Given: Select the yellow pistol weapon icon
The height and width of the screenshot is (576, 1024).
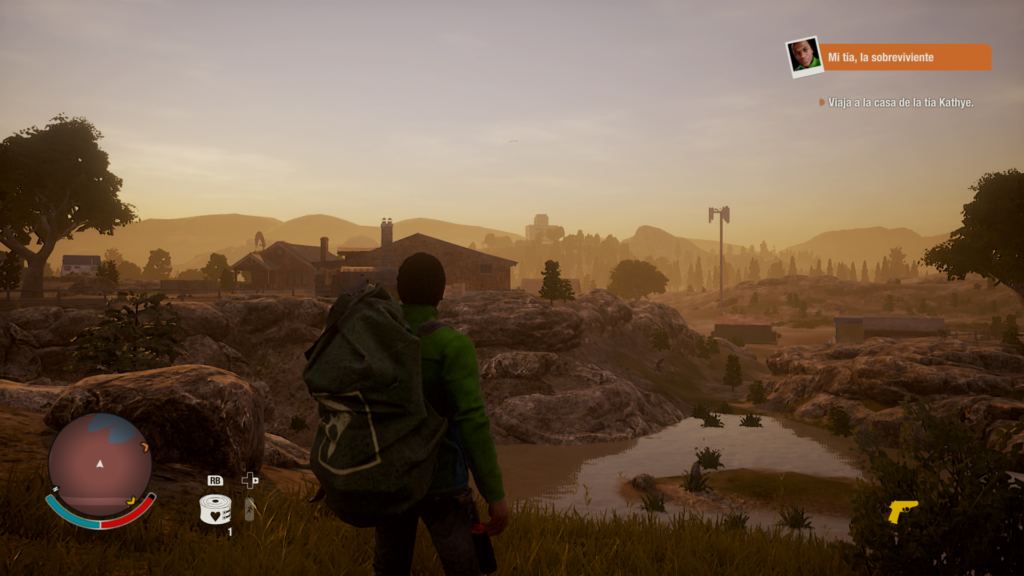Looking at the screenshot, I should click(x=902, y=511).
